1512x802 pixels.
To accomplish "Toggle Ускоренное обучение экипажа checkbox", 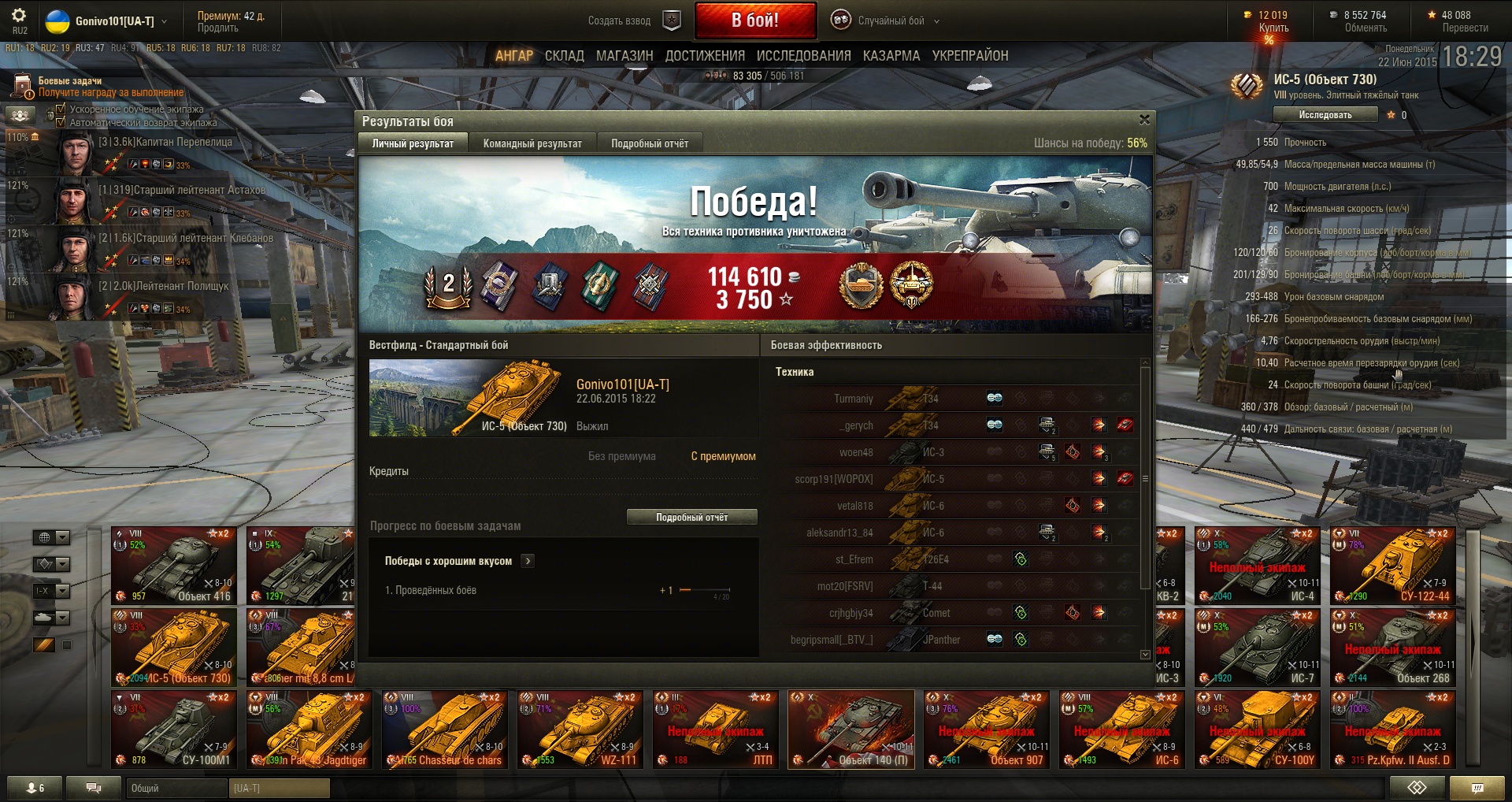I will [61, 110].
